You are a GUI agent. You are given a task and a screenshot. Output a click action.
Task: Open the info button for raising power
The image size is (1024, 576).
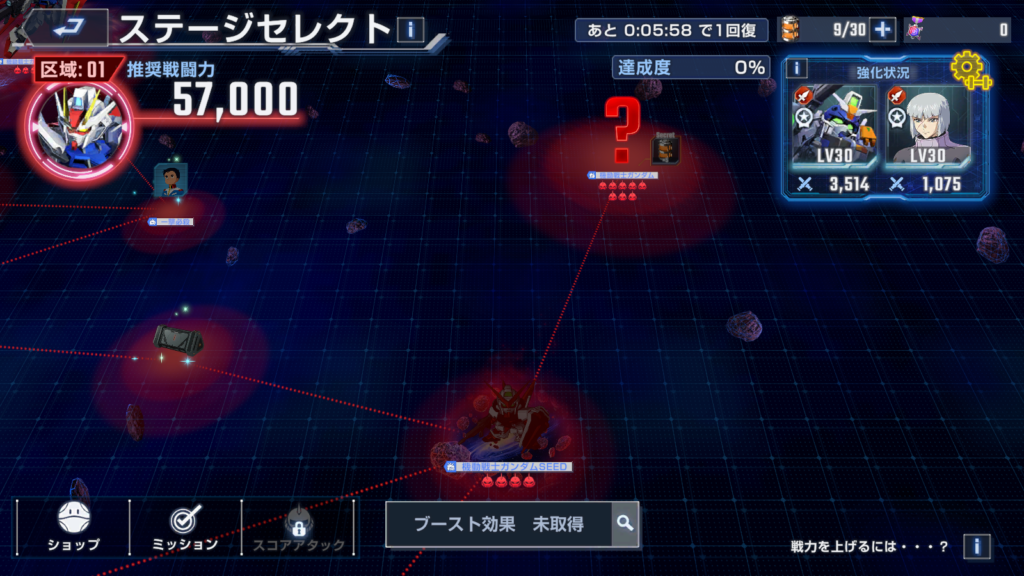[x=976, y=546]
